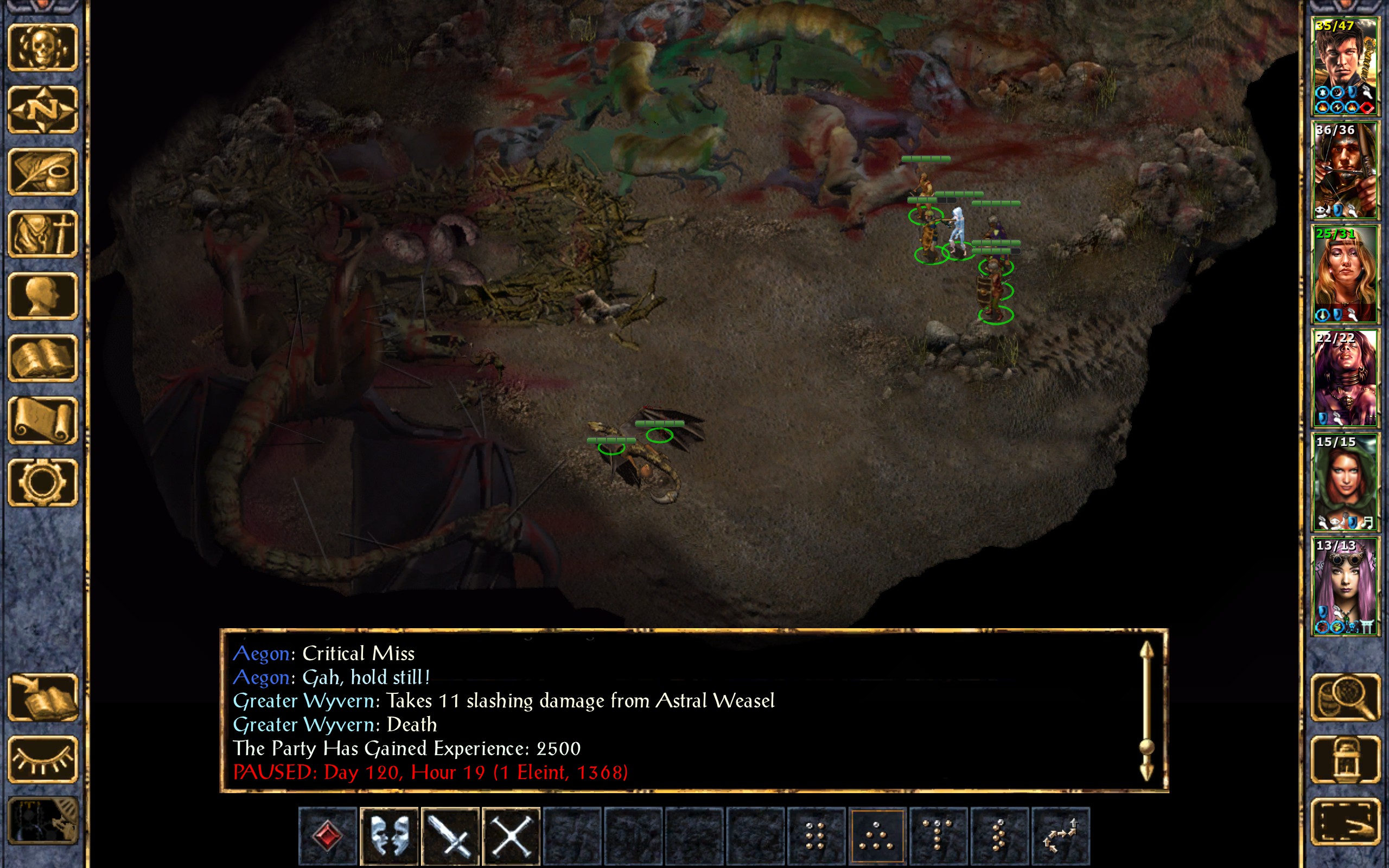1389x868 pixels.
Task: Toggle party AI with the lantern button
Action: (x=1345, y=759)
